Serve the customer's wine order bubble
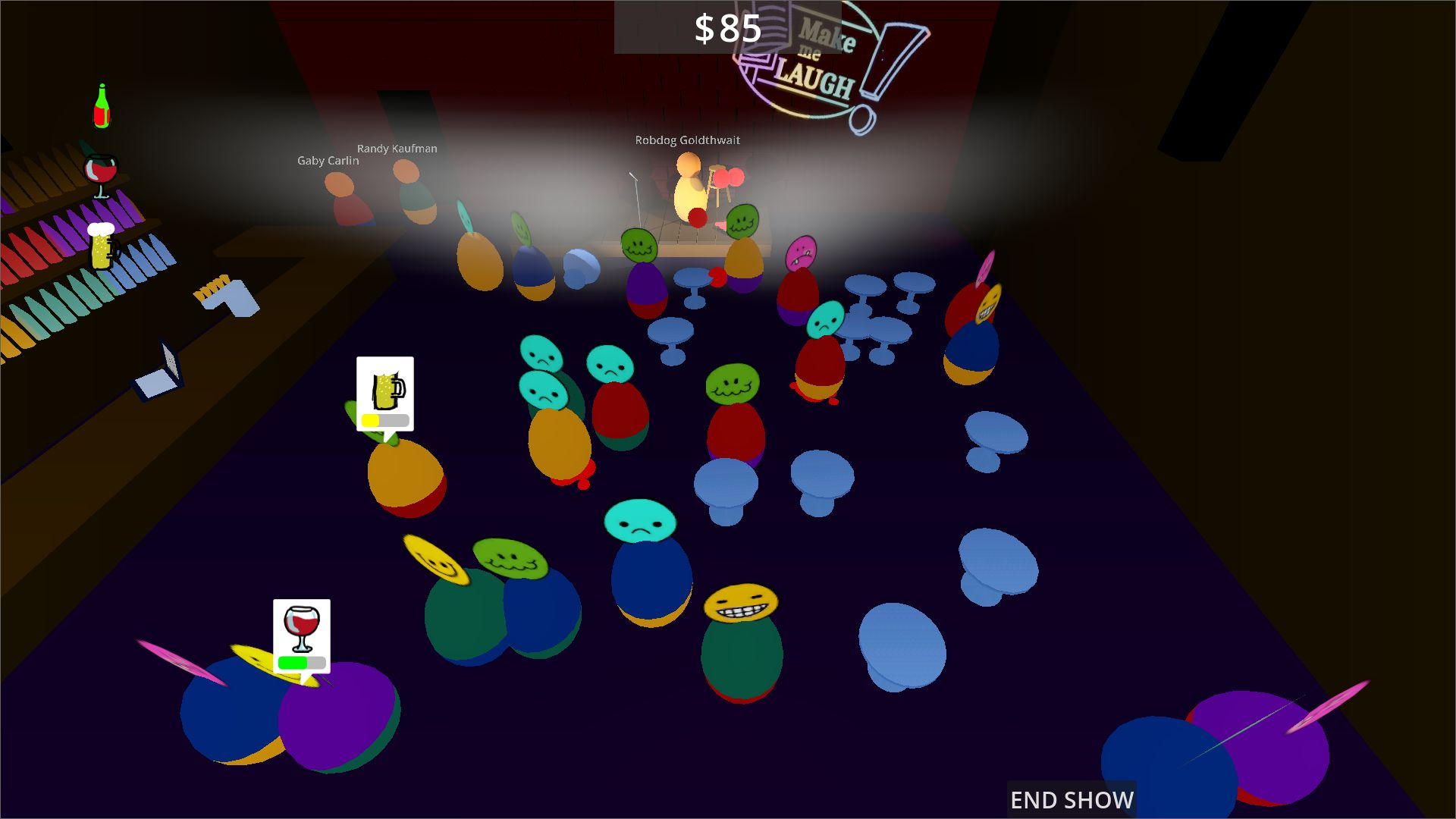1456x819 pixels. click(x=302, y=635)
